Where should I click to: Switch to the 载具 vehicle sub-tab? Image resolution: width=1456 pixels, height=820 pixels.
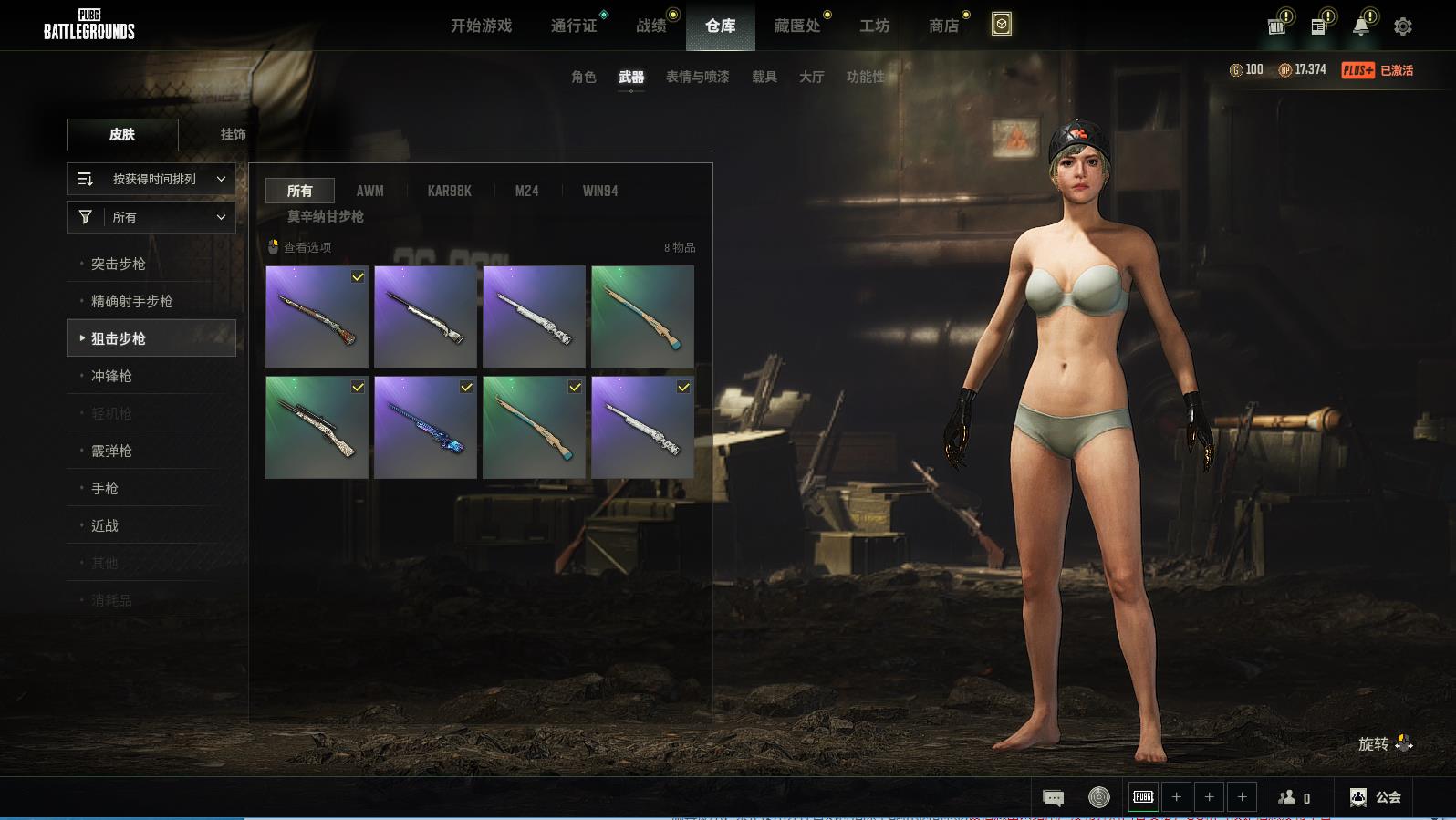764,77
